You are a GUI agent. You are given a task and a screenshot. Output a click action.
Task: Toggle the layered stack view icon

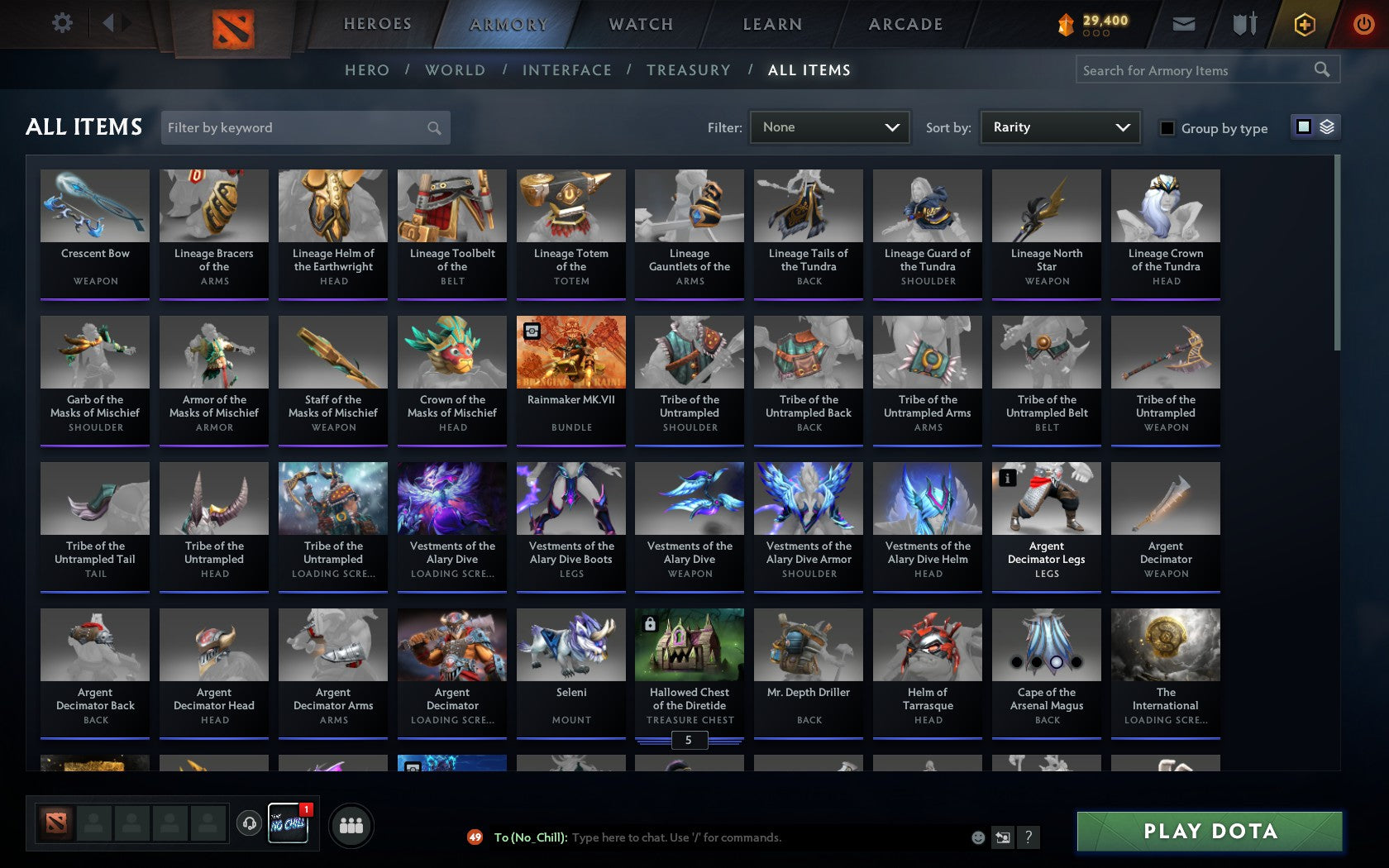[1327, 127]
